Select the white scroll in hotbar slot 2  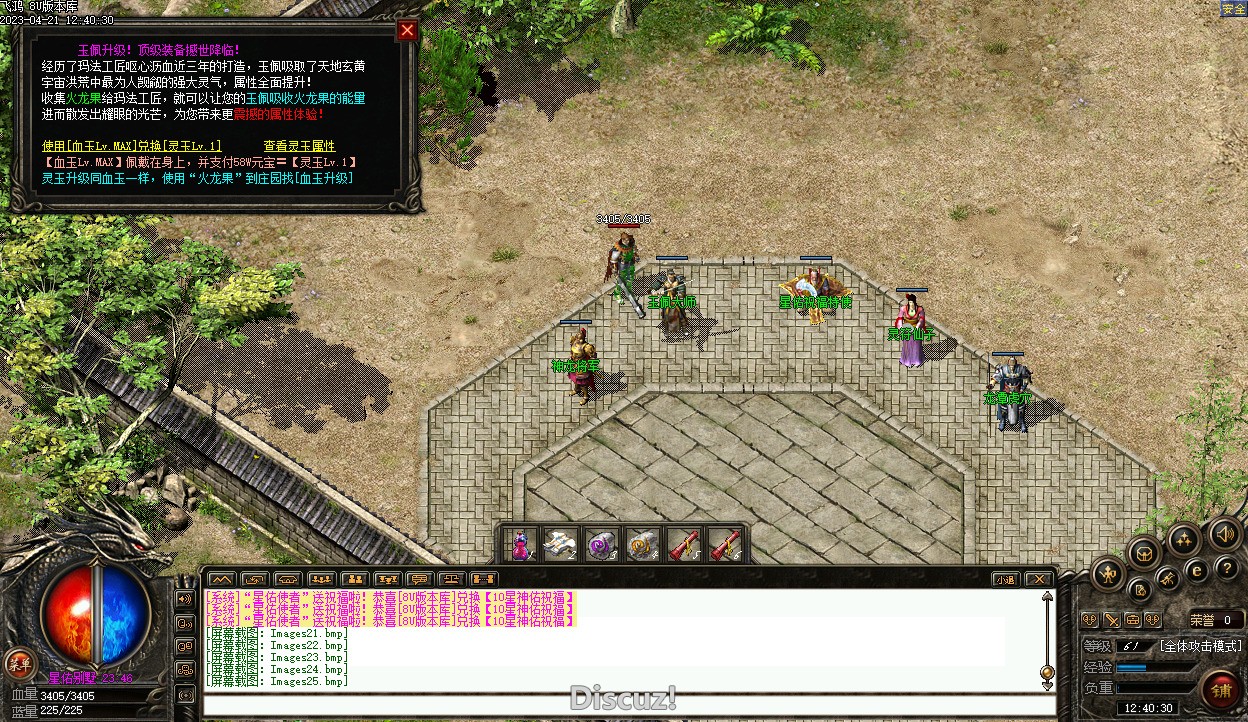[560, 545]
